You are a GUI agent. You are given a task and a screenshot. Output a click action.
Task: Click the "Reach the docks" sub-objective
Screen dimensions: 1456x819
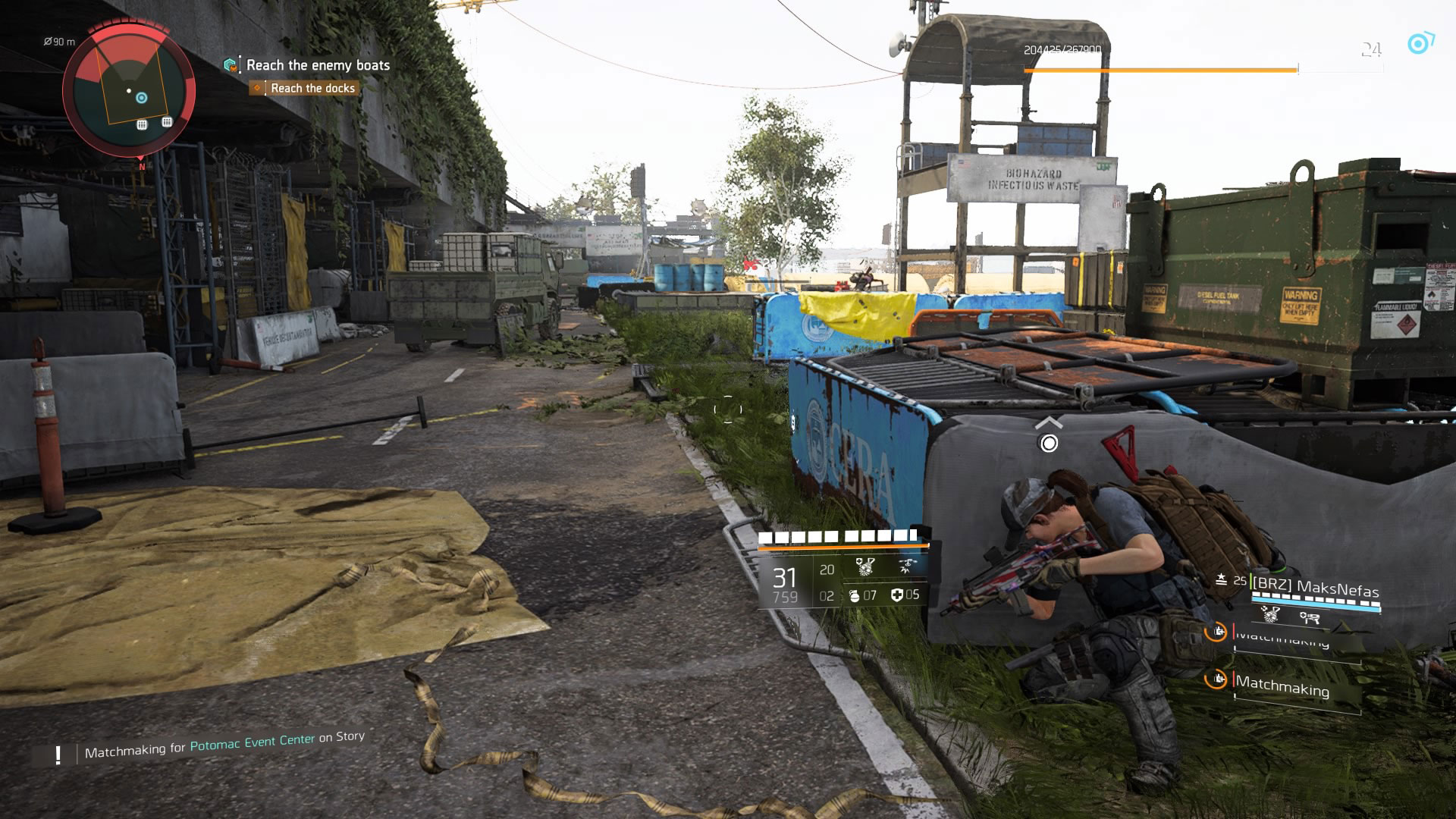pyautogui.click(x=312, y=89)
